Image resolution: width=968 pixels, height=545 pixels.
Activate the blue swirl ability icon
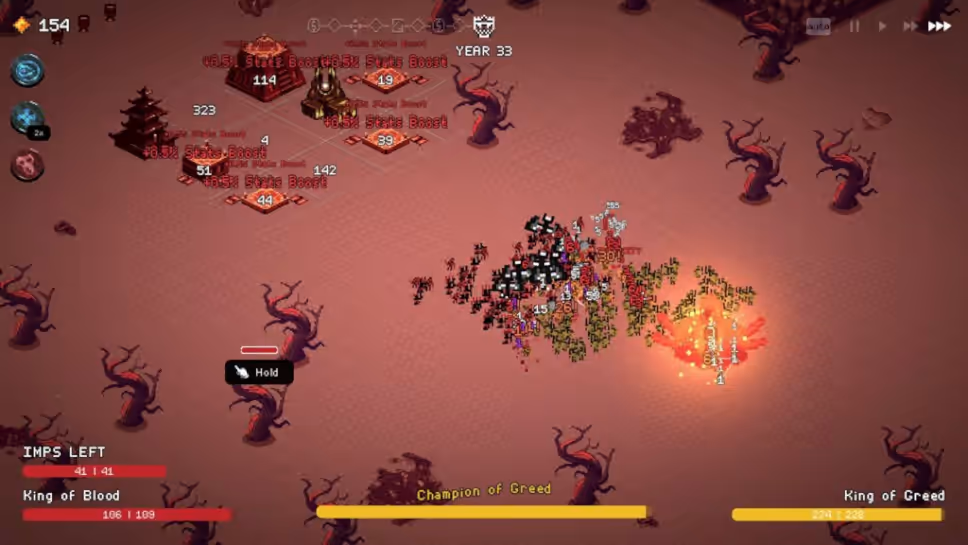point(28,71)
